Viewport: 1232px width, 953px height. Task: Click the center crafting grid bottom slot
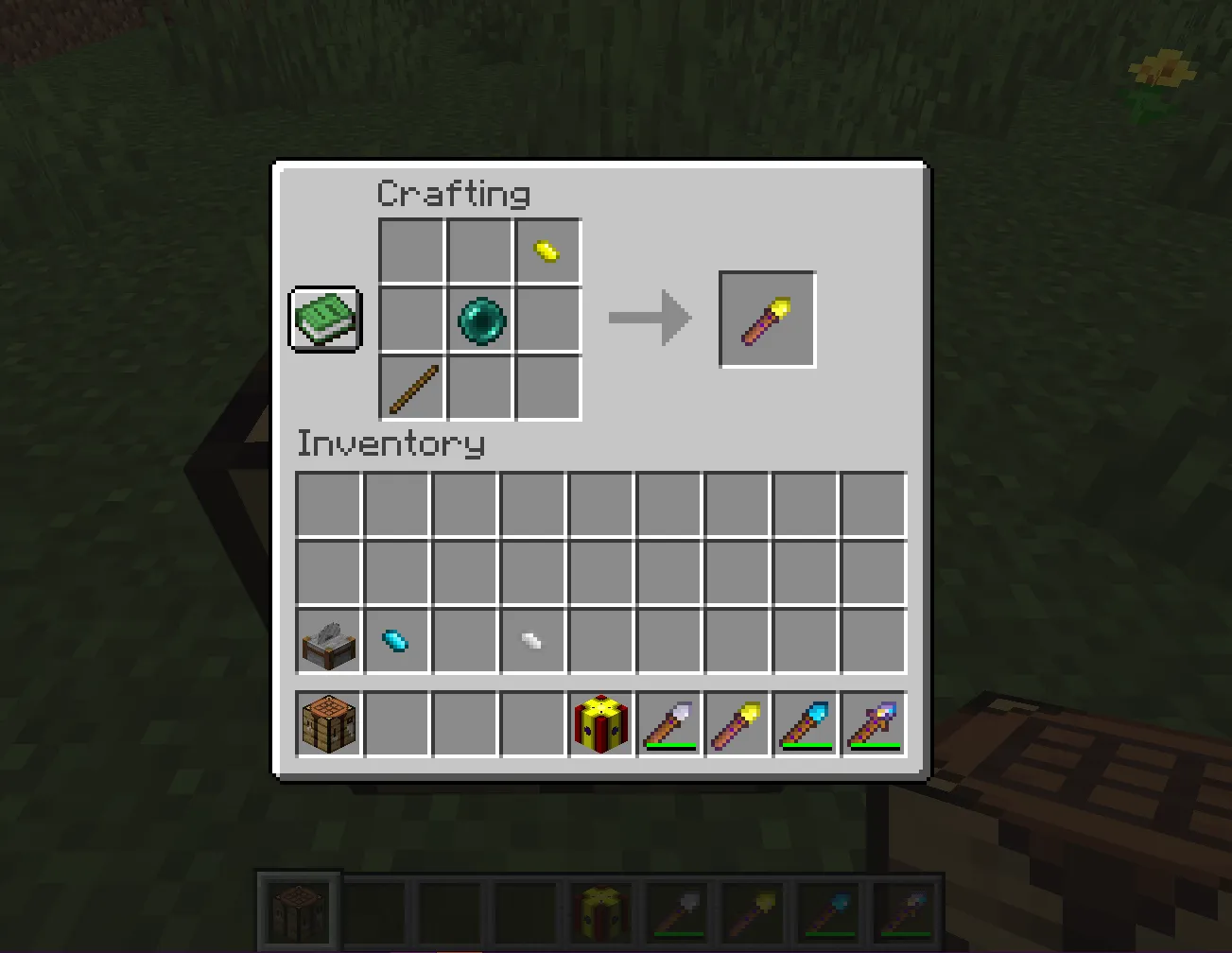click(478, 389)
